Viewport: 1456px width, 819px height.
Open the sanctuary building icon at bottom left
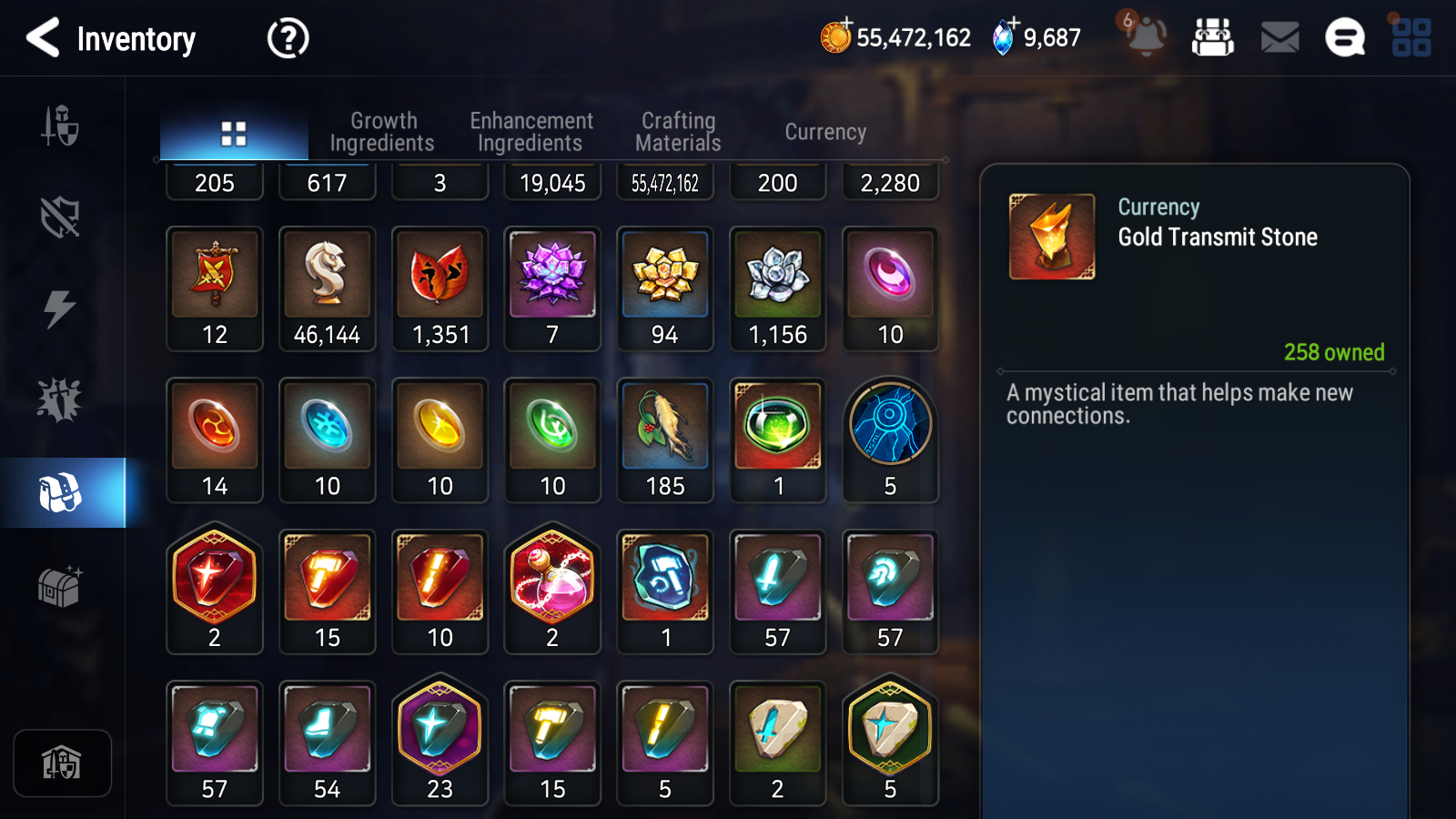pyautogui.click(x=62, y=763)
